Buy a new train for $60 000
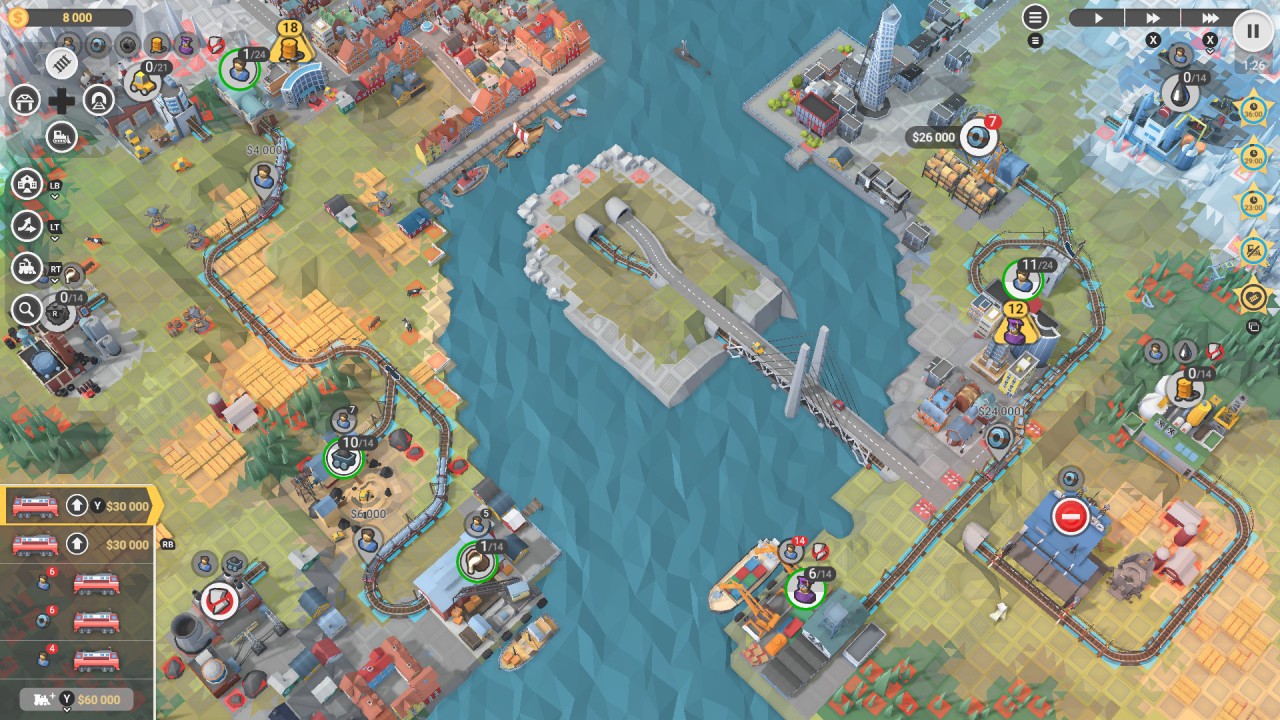The width and height of the screenshot is (1280, 720). [x=77, y=699]
